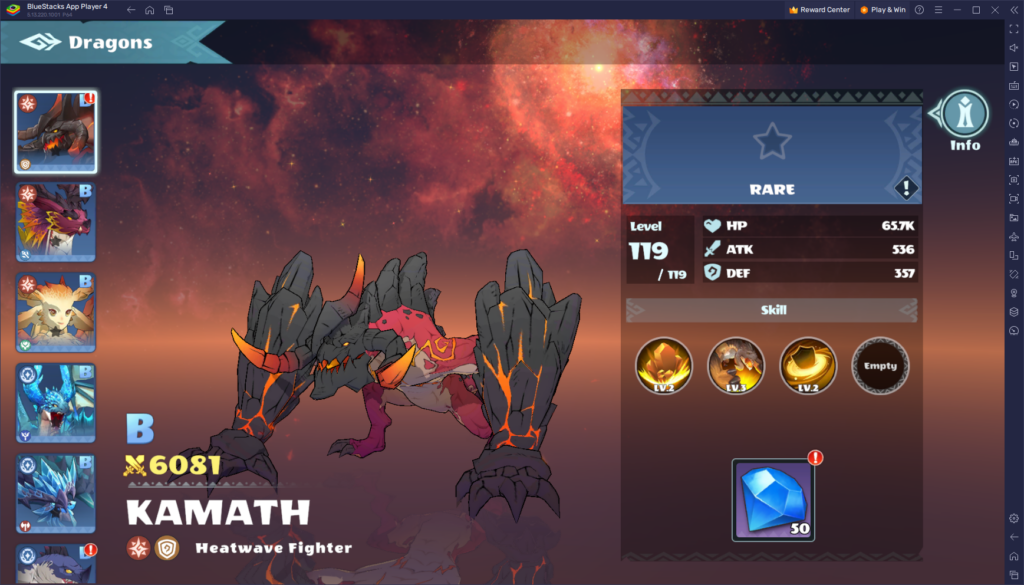Open the Empty skill slot
Viewport: 1024px width, 585px height.
[x=880, y=366]
